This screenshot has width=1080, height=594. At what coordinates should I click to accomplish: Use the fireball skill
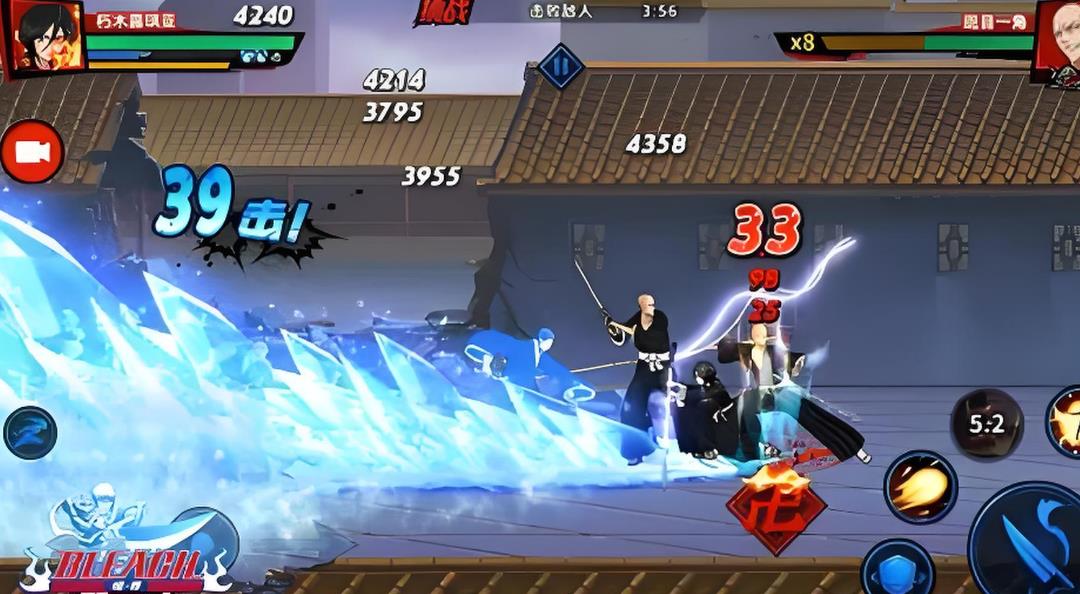(920, 487)
